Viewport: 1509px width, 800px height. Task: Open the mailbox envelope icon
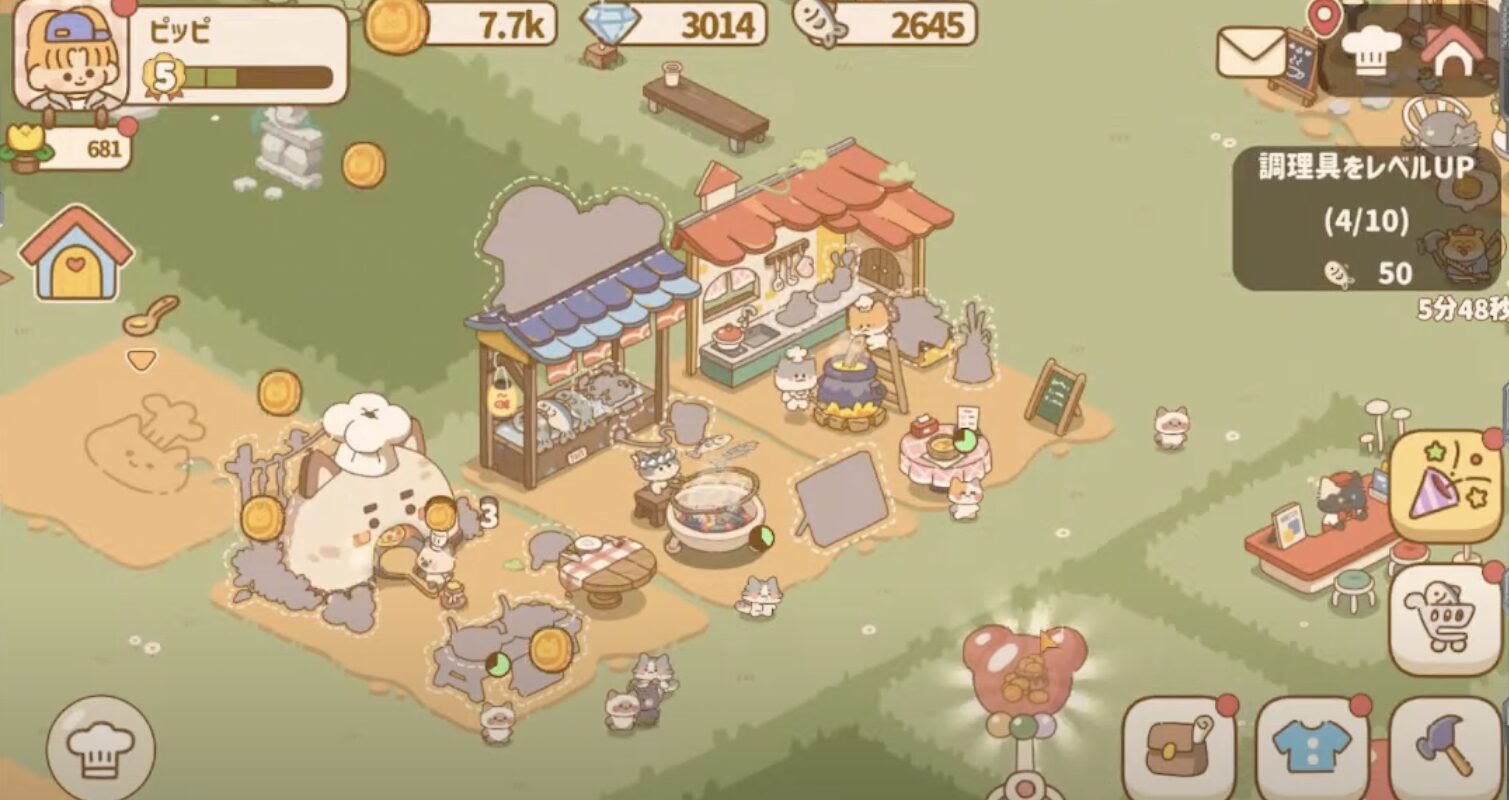click(1251, 53)
